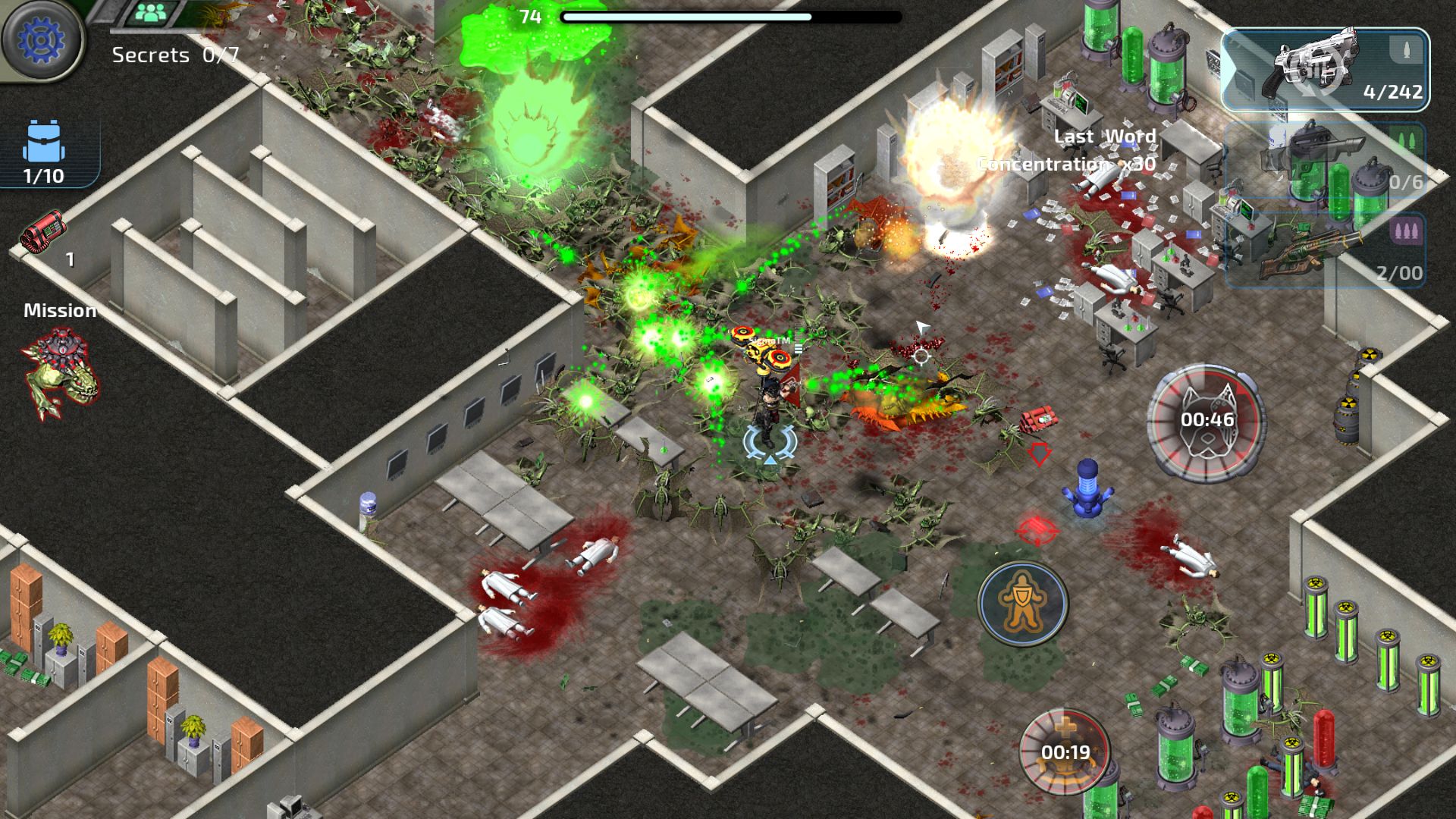The image size is (1456, 819).
Task: Switch to the third weapon slot
Action: pos(1325,250)
